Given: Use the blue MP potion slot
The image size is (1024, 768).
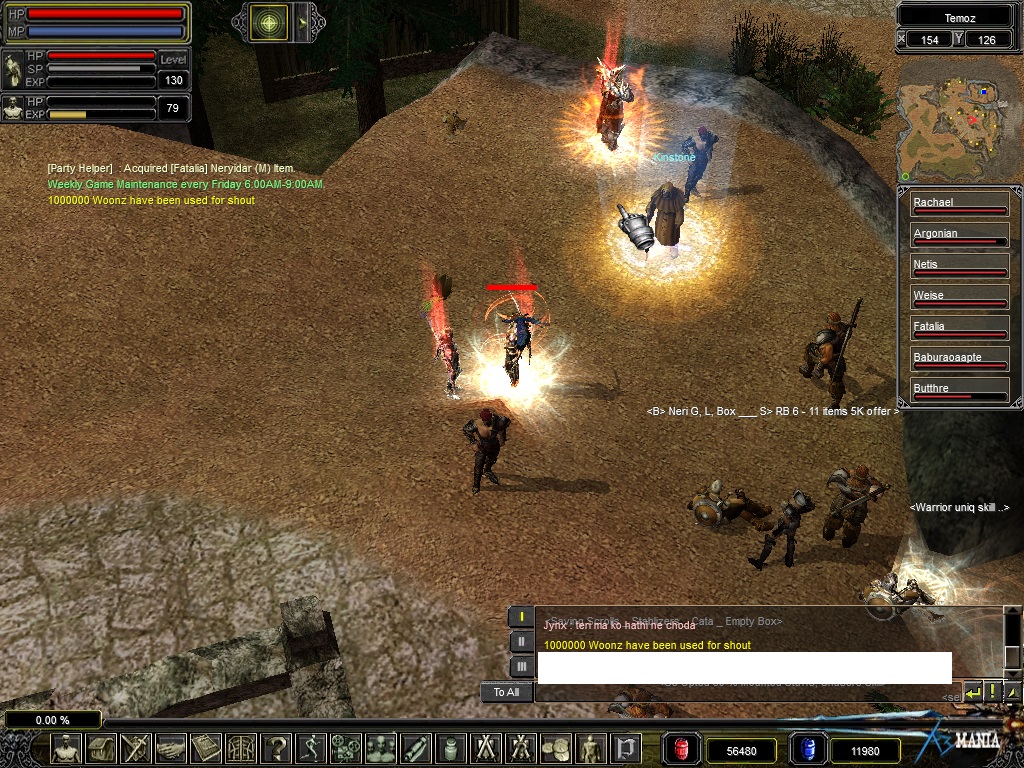Looking at the screenshot, I should [x=807, y=749].
